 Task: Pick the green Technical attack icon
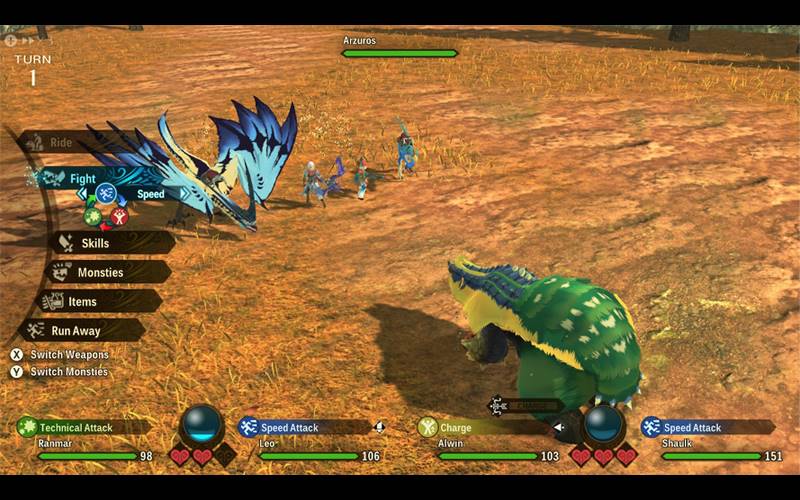(x=93, y=216)
